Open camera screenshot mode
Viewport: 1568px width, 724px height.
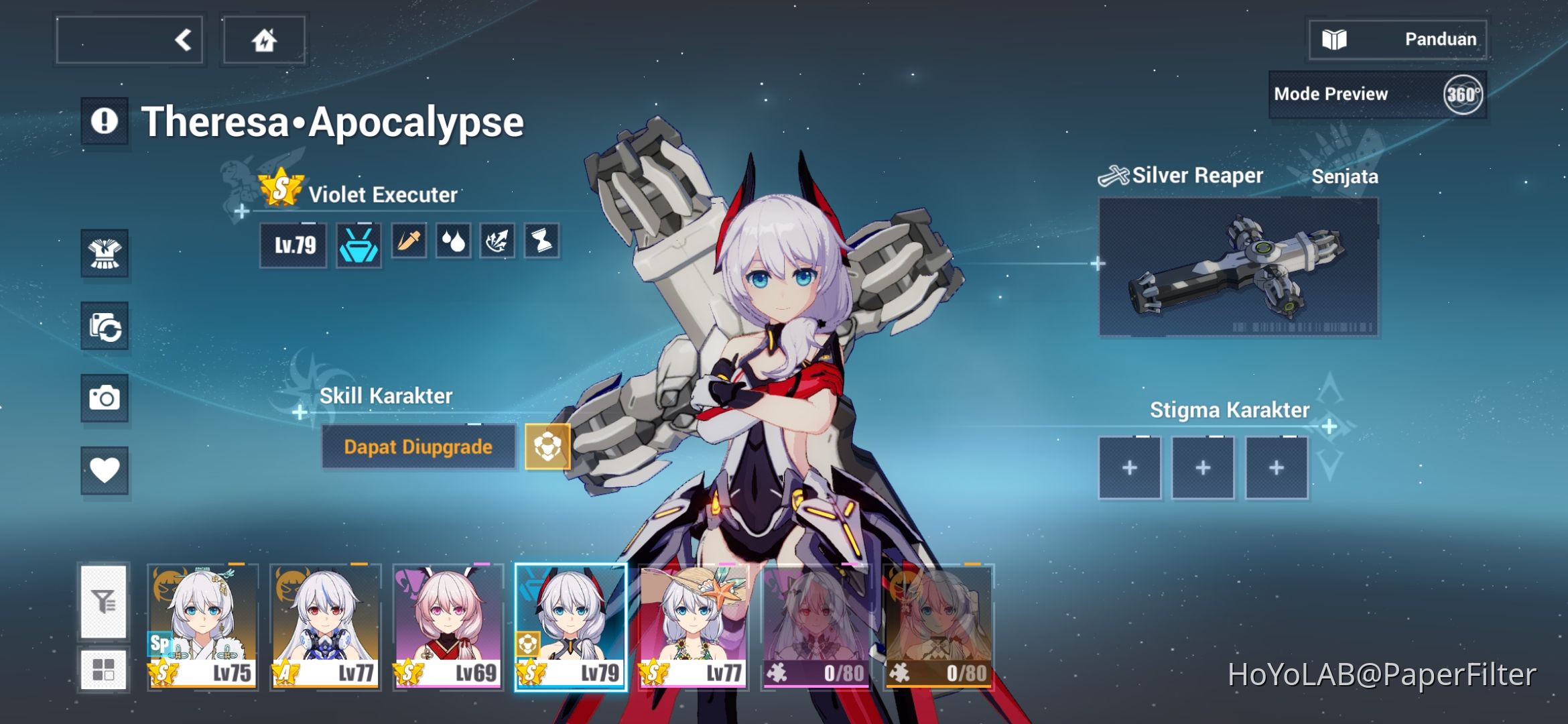(105, 399)
